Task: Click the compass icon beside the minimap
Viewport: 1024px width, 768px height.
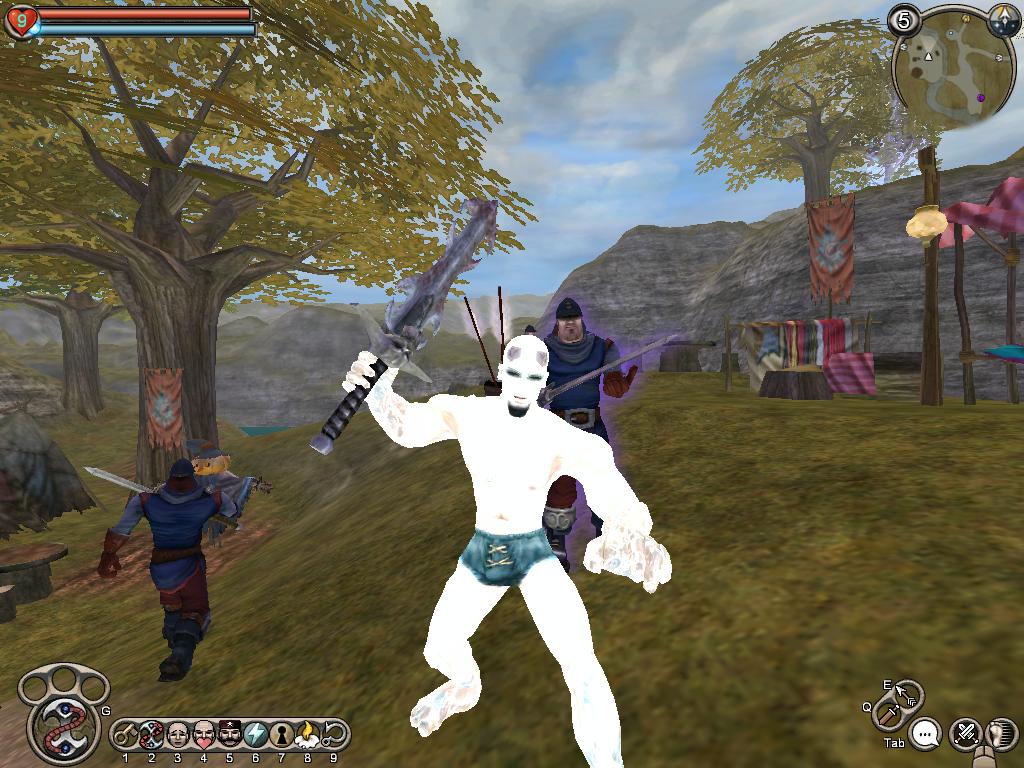Action: pyautogui.click(x=1004, y=19)
